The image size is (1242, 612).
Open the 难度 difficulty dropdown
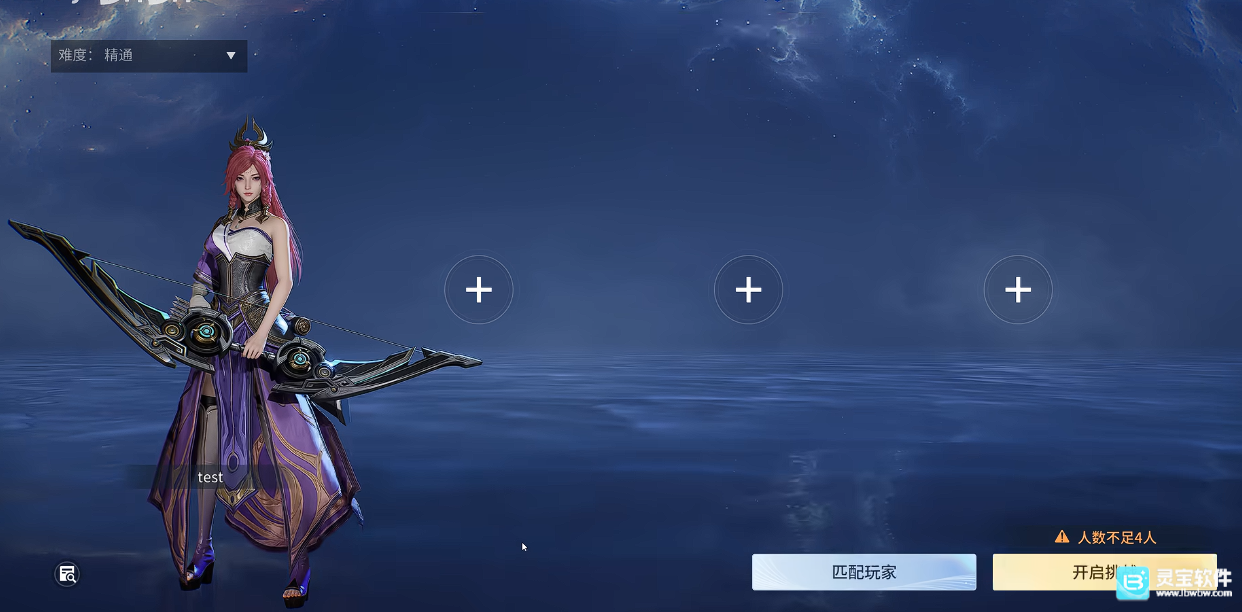149,56
